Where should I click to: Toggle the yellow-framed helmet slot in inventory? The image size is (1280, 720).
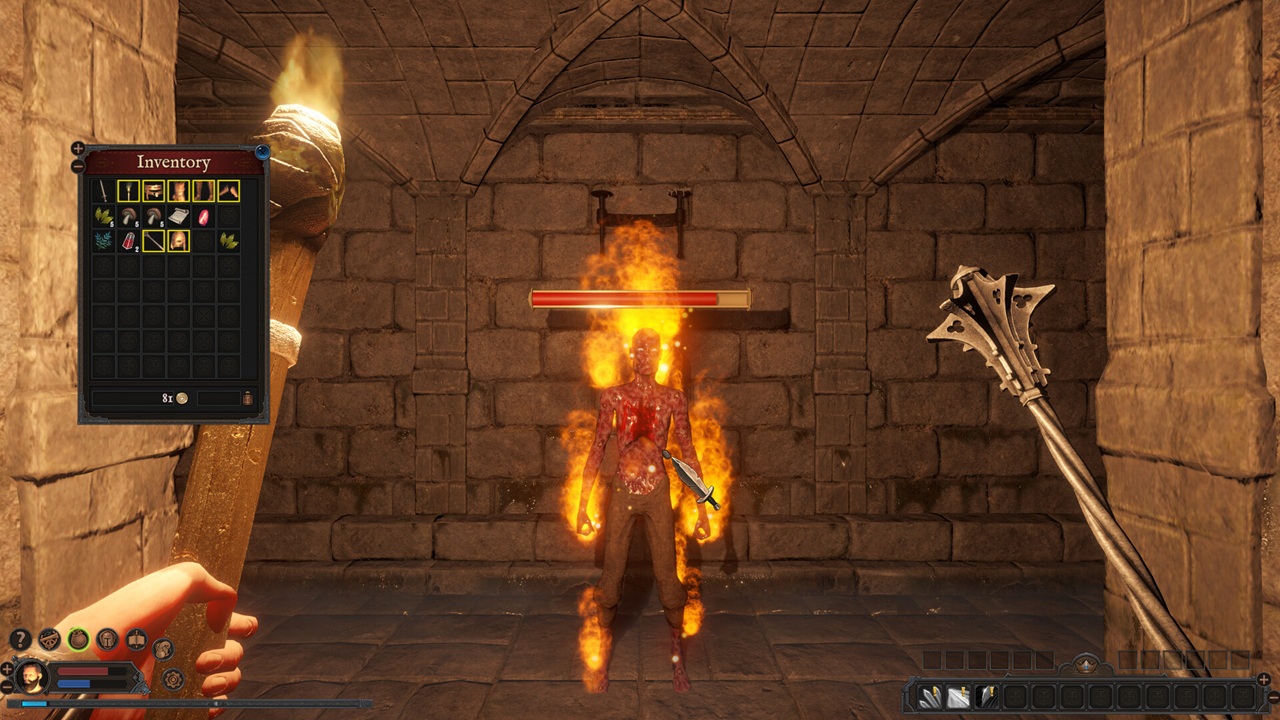point(179,241)
